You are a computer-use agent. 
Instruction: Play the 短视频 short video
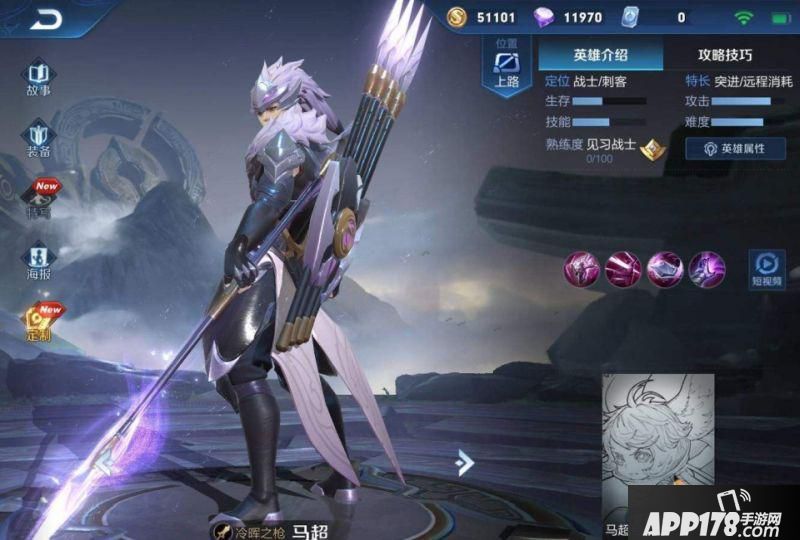tap(767, 269)
